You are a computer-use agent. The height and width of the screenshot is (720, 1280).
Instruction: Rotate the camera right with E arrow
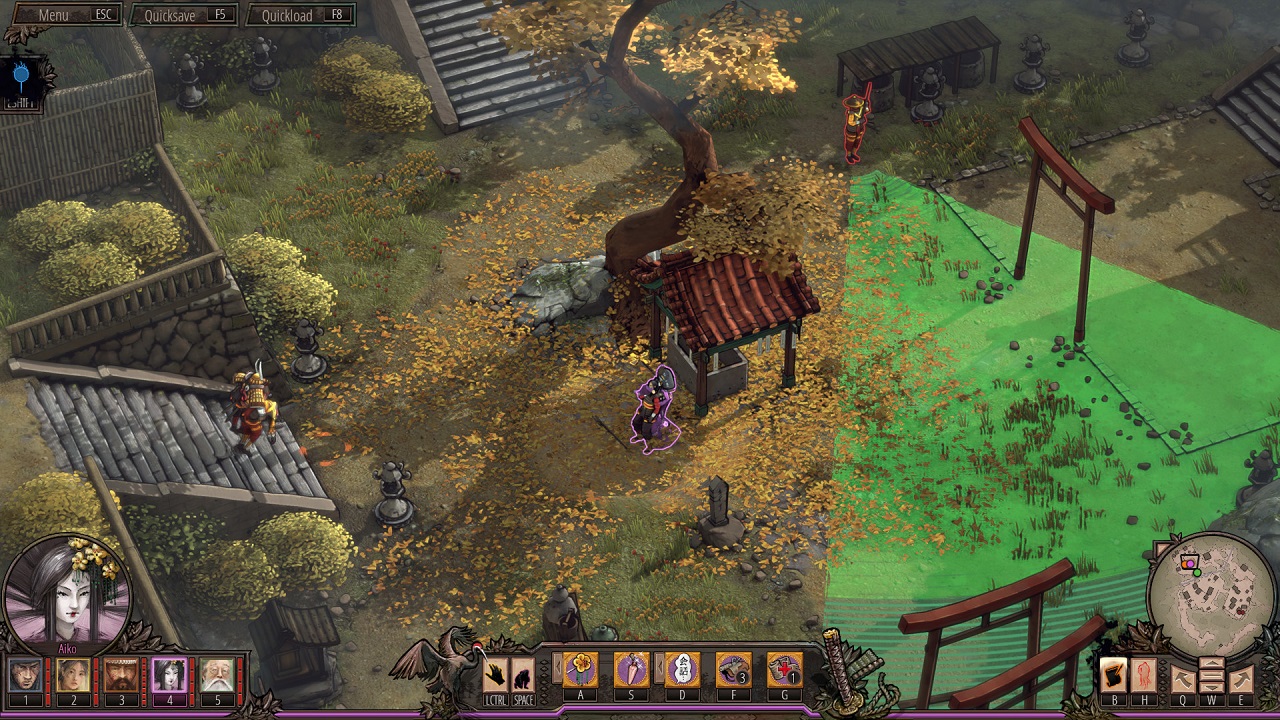1242,678
